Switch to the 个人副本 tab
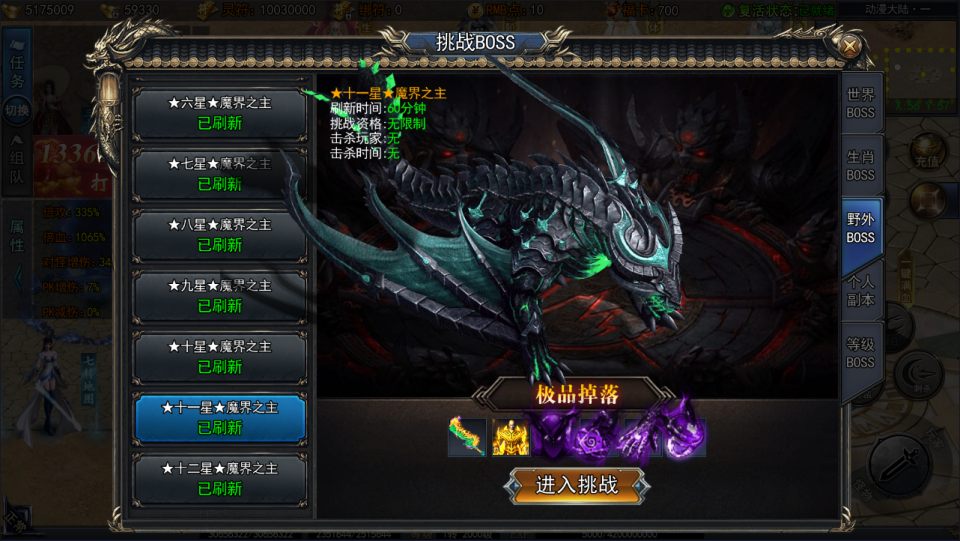This screenshot has width=960, height=541. click(860, 291)
